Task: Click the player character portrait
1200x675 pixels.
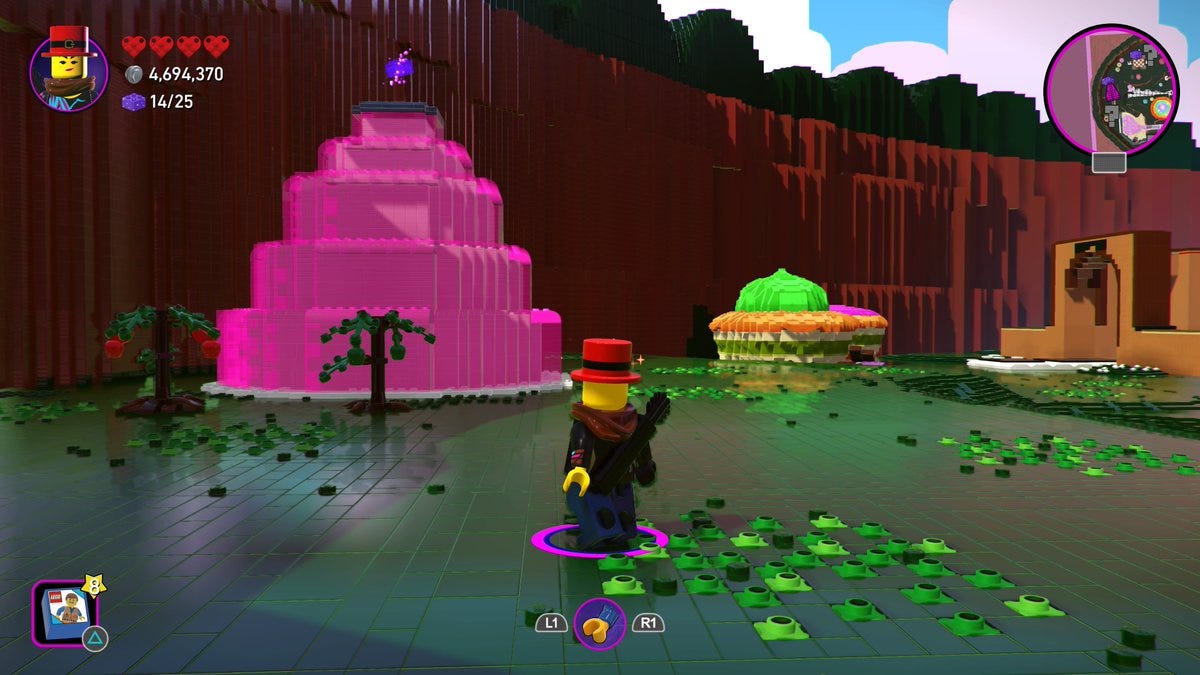Action: [x=68, y=68]
